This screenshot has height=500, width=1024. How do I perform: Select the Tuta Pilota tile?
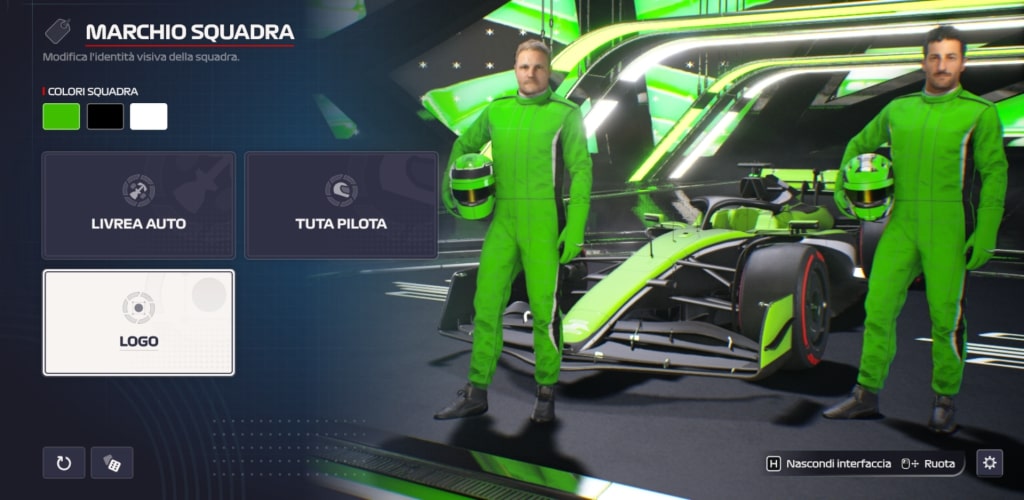coord(341,205)
